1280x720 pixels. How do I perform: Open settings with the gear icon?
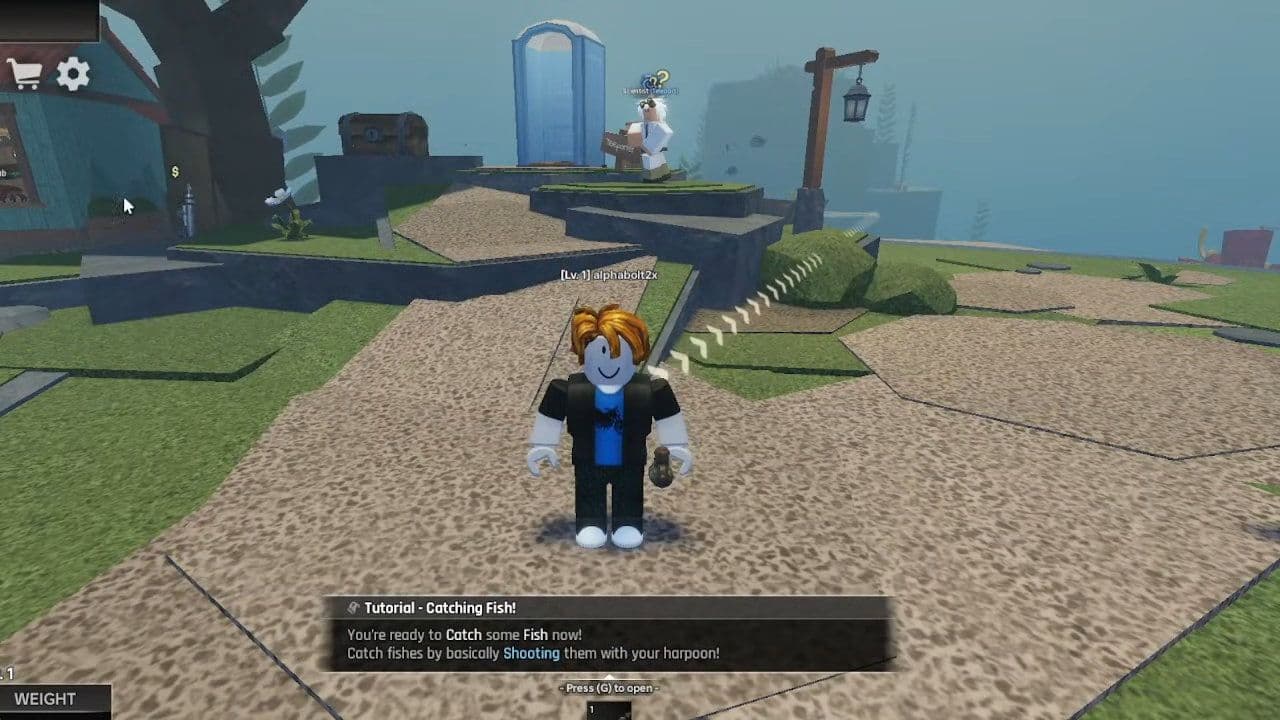(73, 74)
